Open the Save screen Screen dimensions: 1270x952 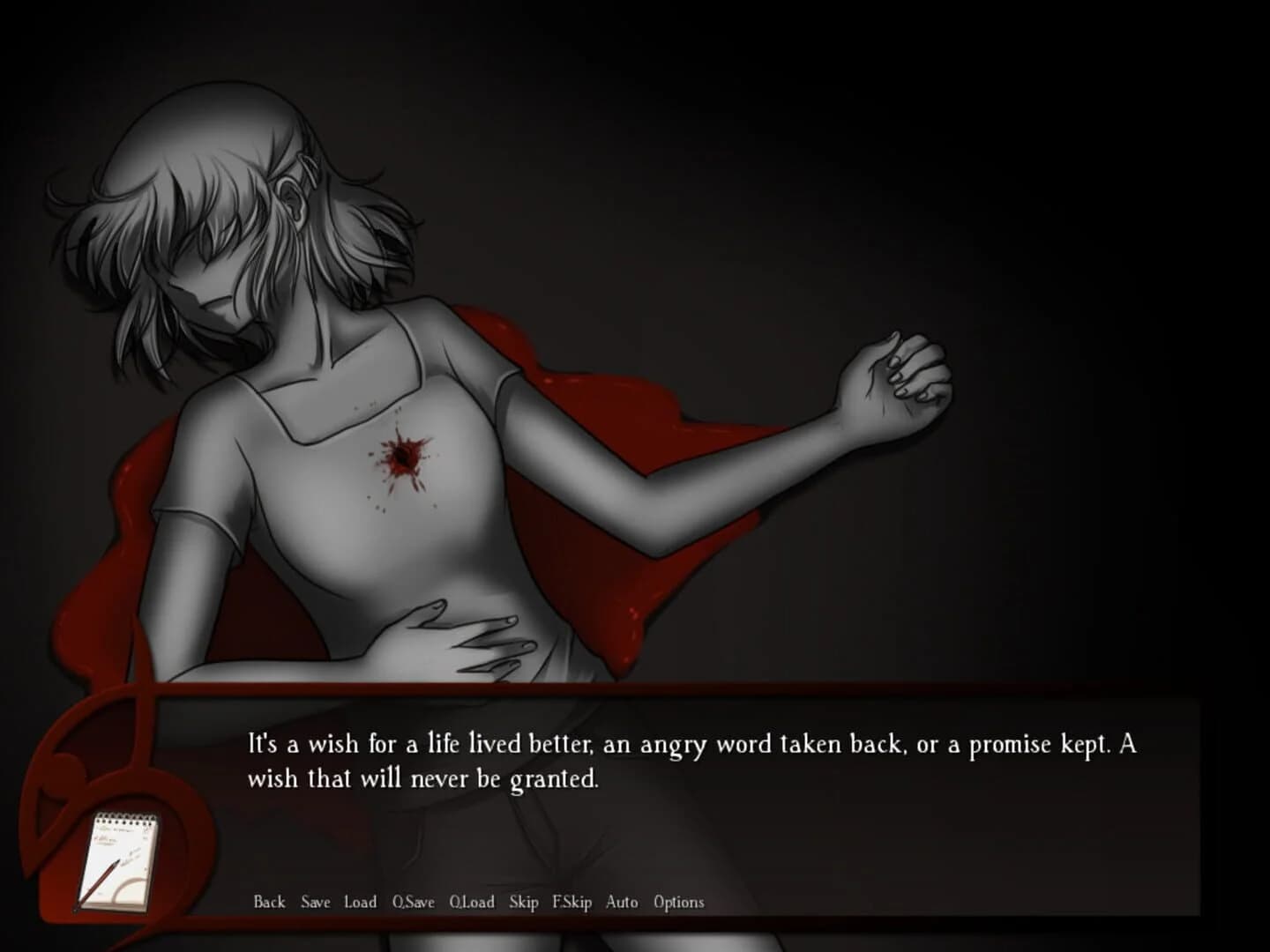(314, 903)
